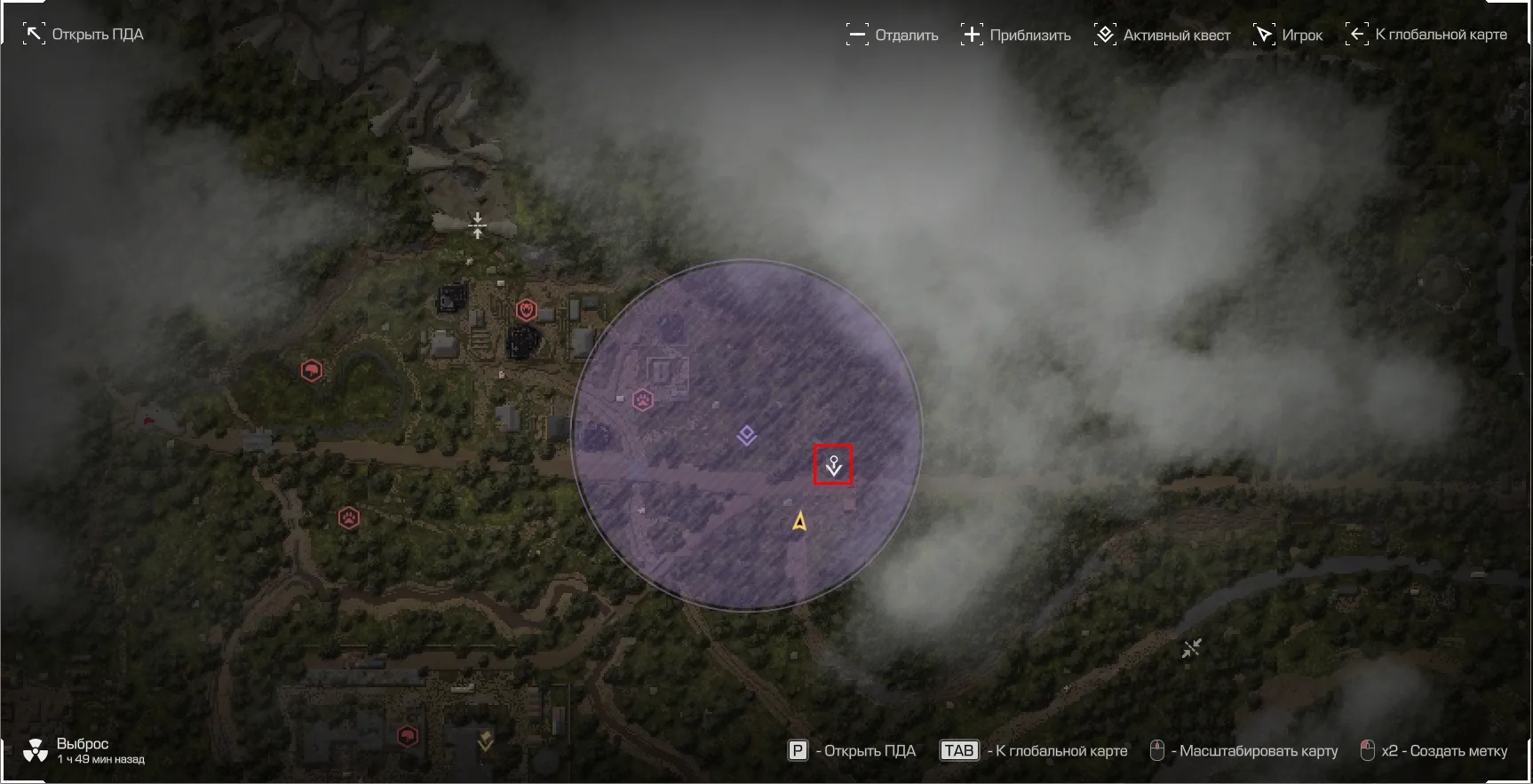Zoom out the map with Отдалить

pos(893,36)
